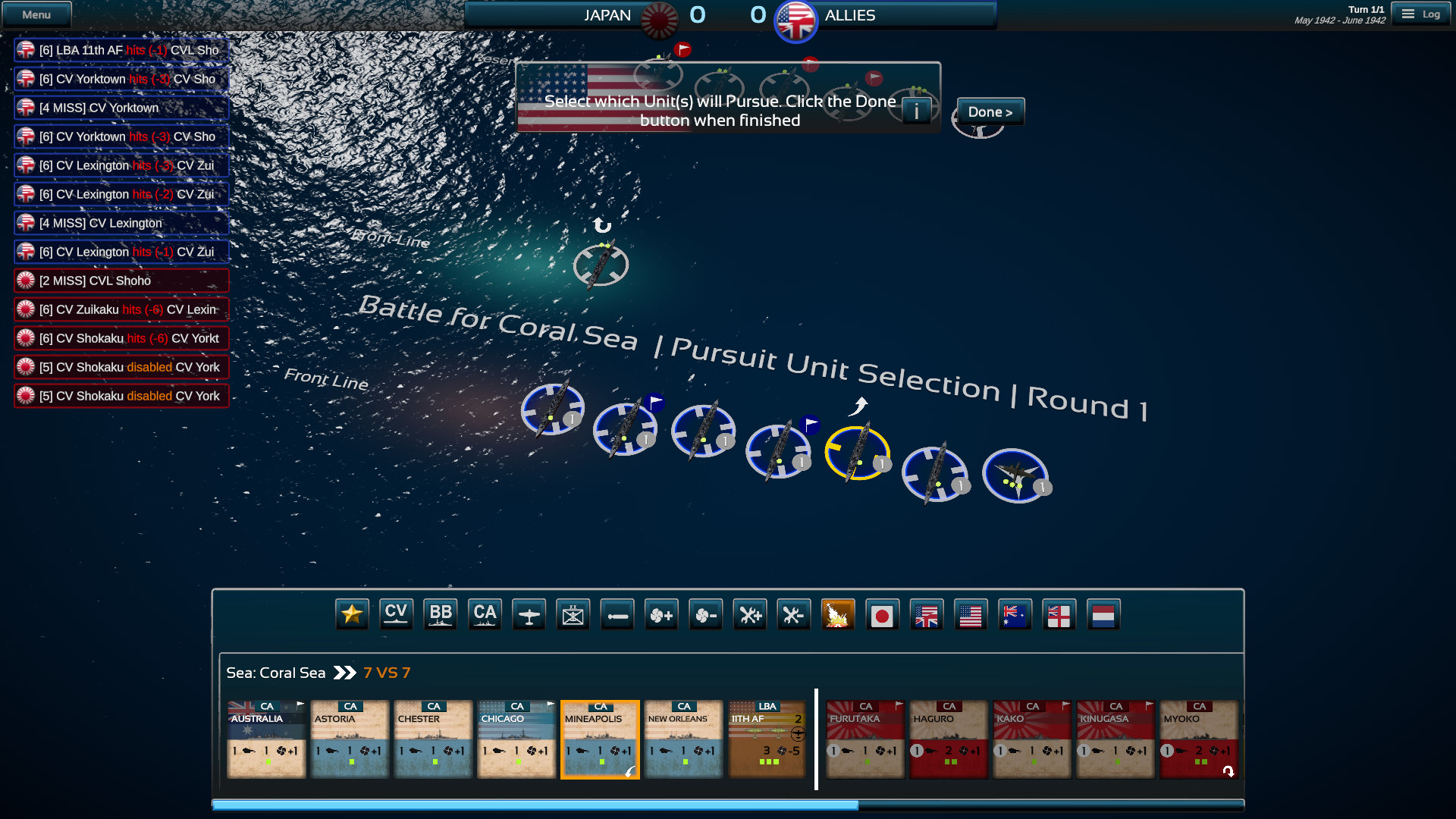
Task: Open the Menu
Action: click(x=36, y=14)
